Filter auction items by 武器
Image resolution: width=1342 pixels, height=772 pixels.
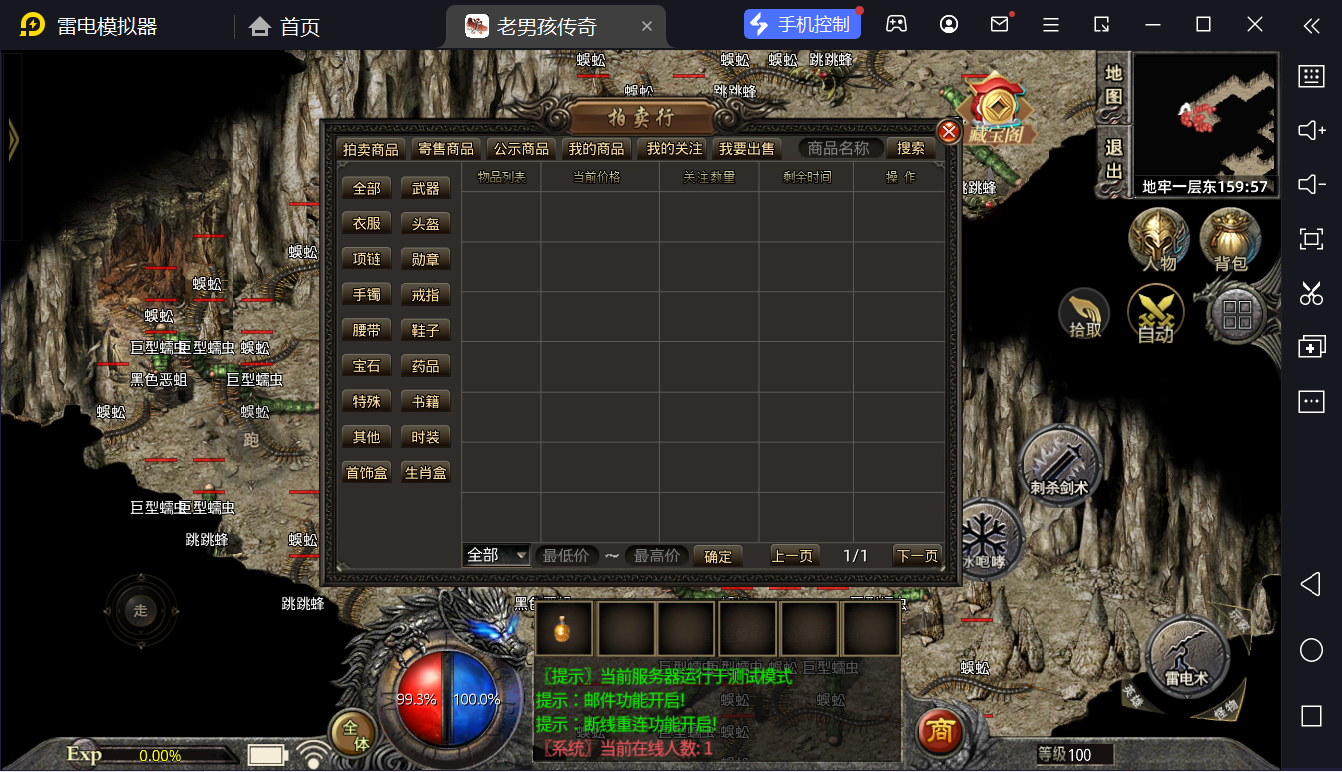click(425, 188)
